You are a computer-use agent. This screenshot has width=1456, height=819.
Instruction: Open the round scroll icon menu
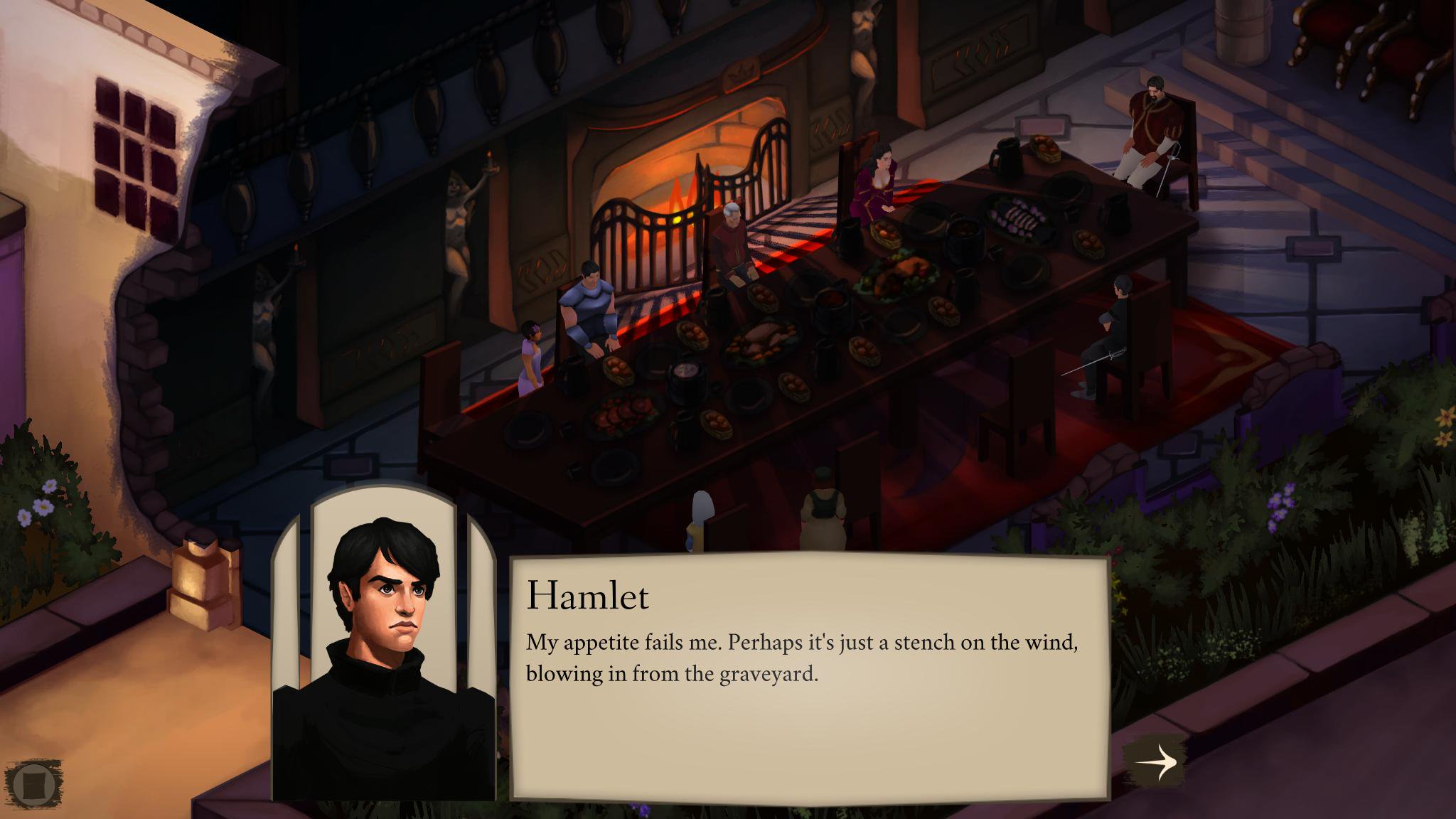pos(33,784)
